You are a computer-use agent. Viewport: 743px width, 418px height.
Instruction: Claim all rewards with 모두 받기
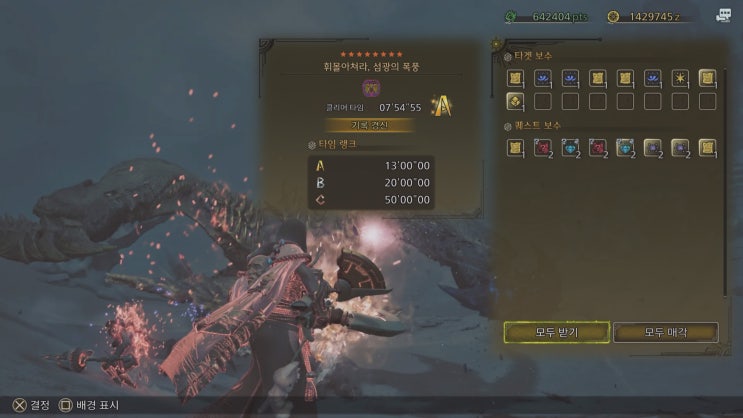click(556, 332)
